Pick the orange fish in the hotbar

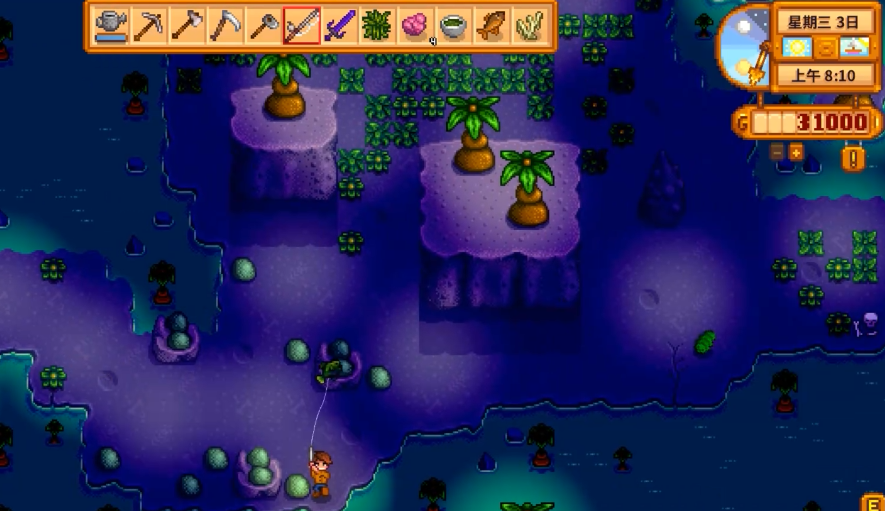(x=491, y=26)
